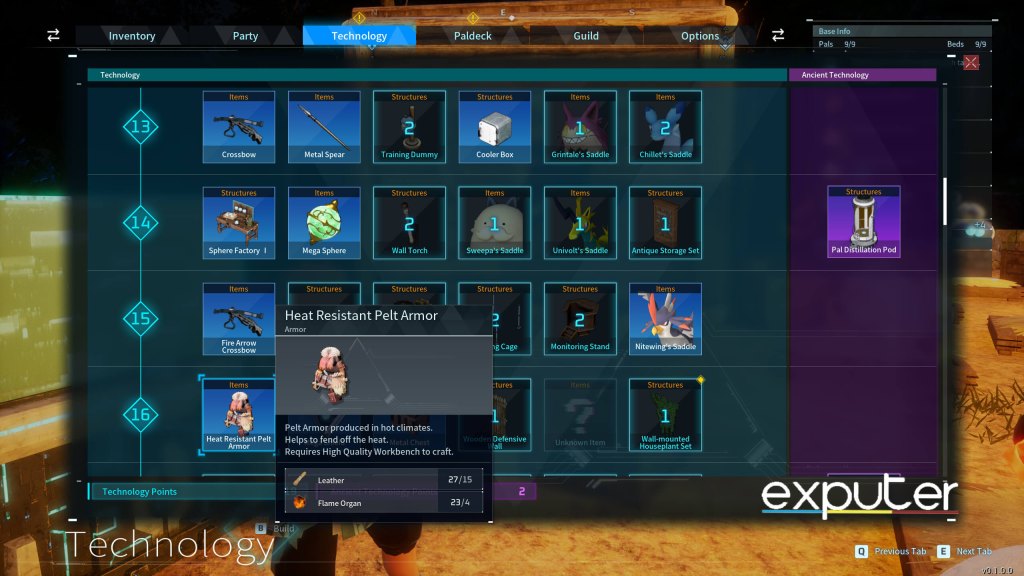Choose the Mega Sphere item
This screenshot has height=576, width=1024.
point(324,223)
